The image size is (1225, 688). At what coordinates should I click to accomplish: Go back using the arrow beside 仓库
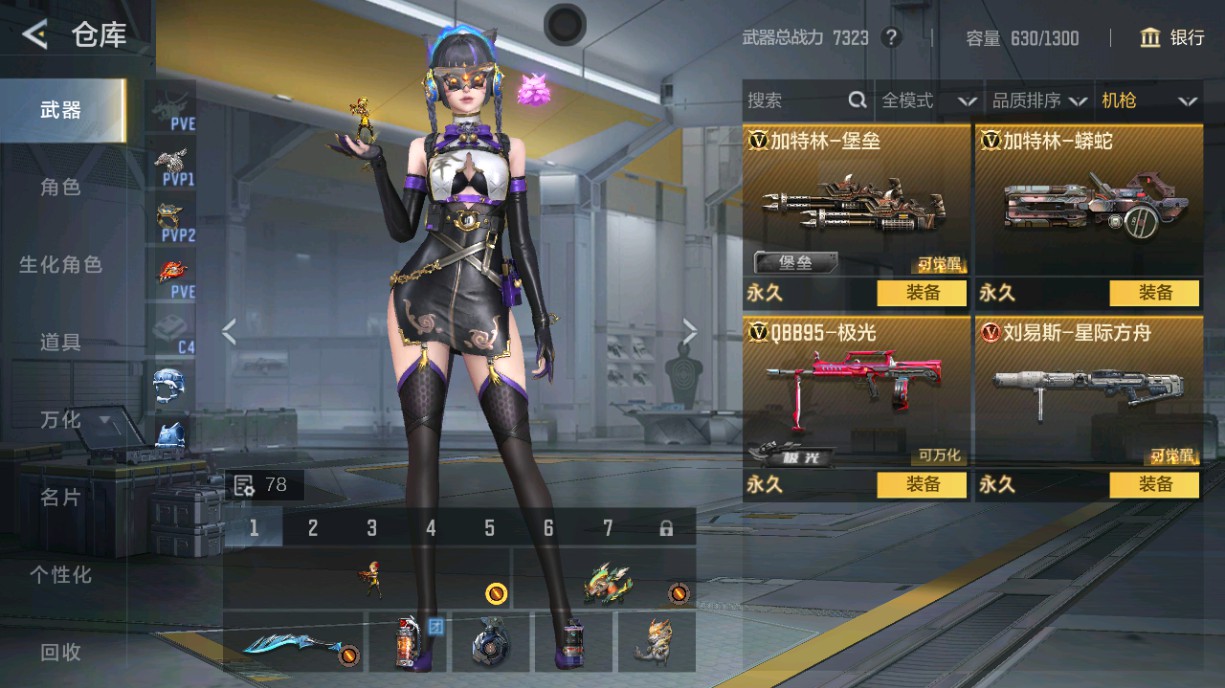click(35, 36)
